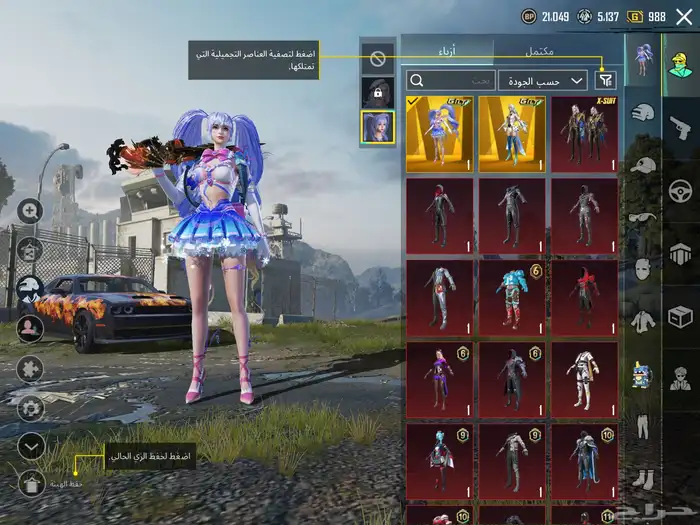Select the blue-haired girl outfit in gold tile
700x525 pixels.
[440, 134]
